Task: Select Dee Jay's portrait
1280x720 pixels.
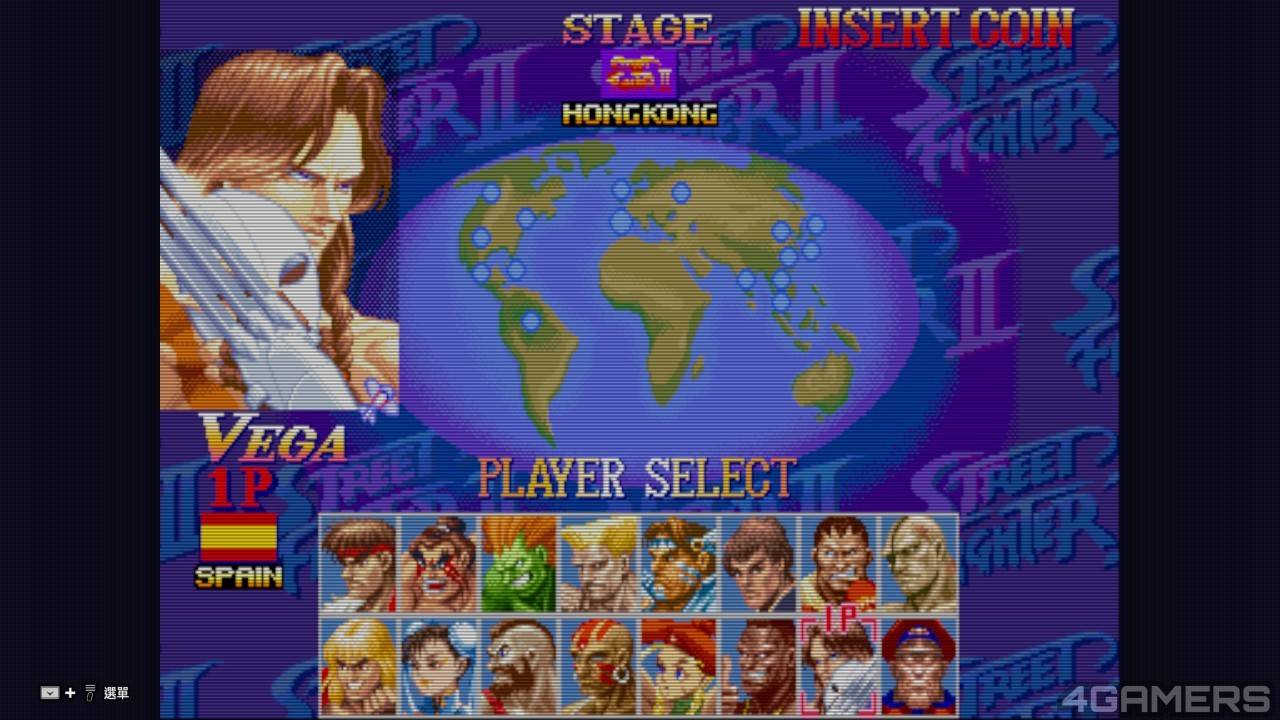Action: (x=759, y=665)
